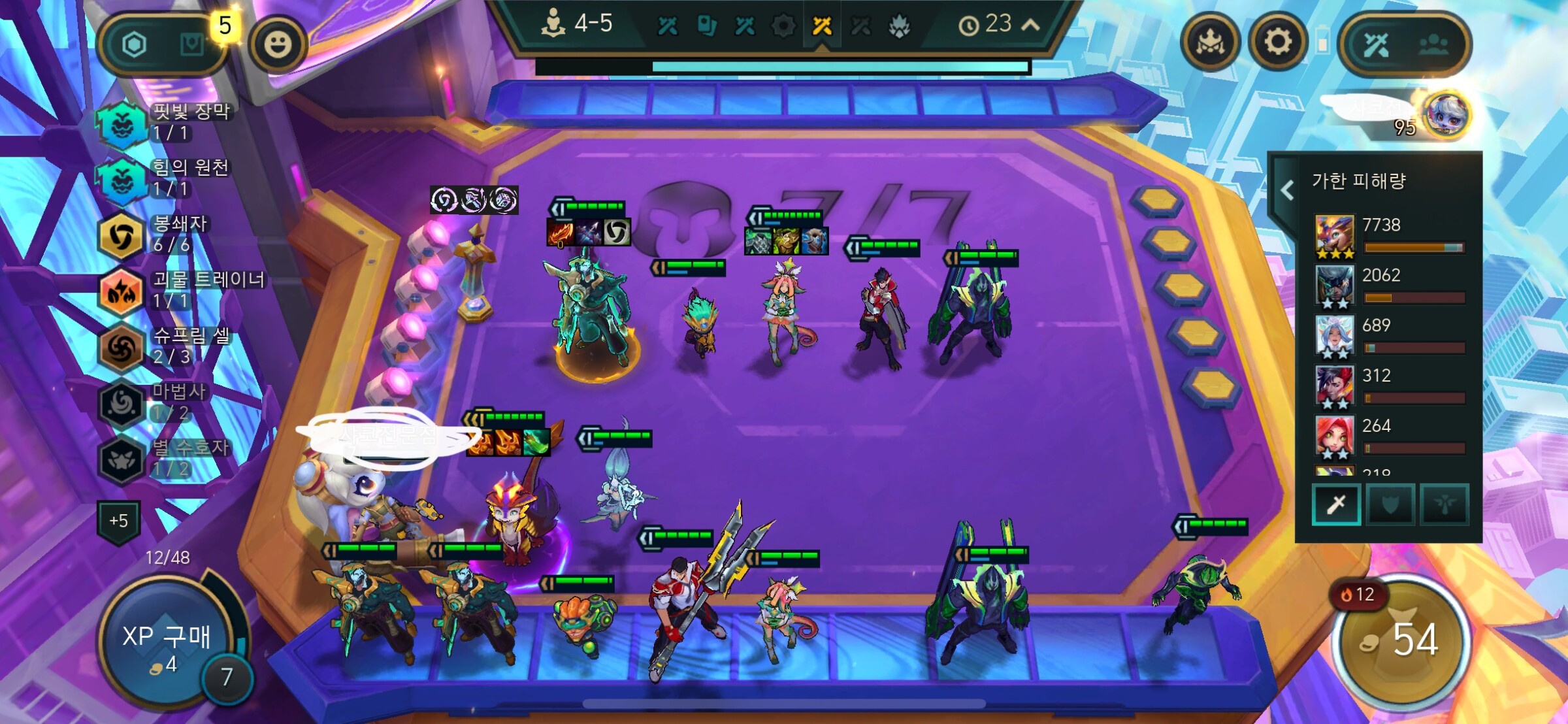Open the emote smiley button

(278, 44)
